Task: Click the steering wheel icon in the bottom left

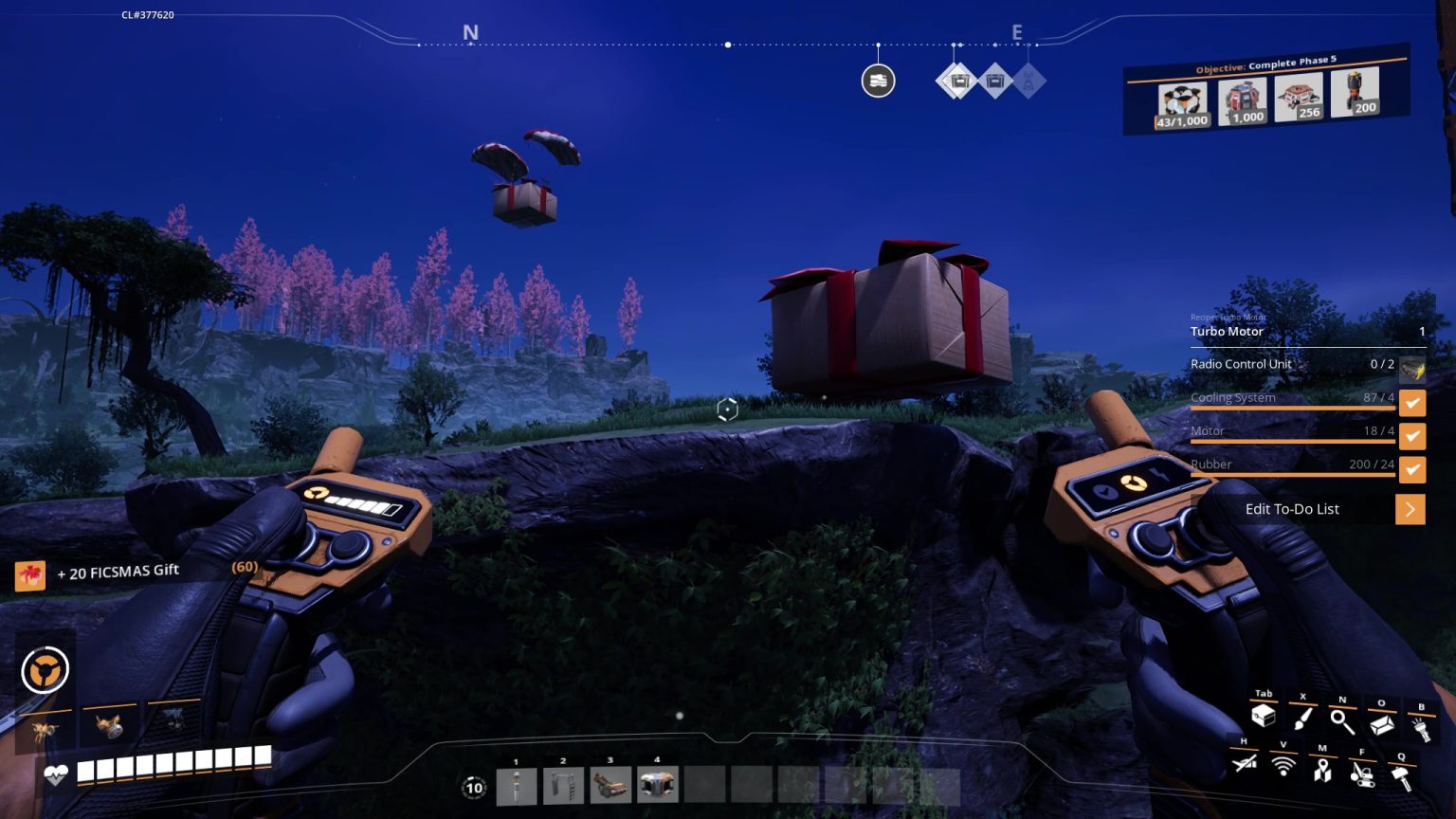Action: (x=45, y=668)
